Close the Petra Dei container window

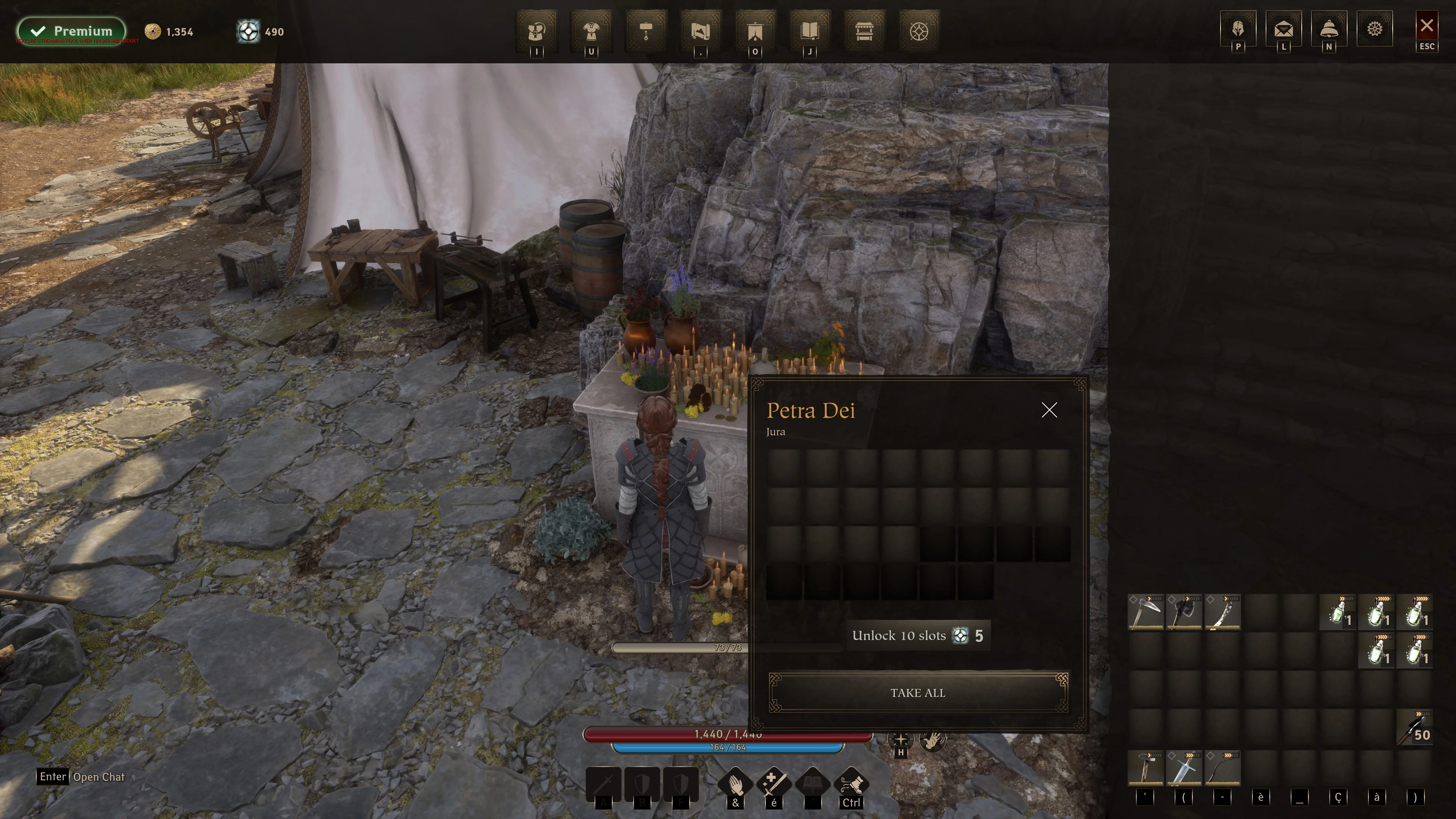(x=1049, y=410)
